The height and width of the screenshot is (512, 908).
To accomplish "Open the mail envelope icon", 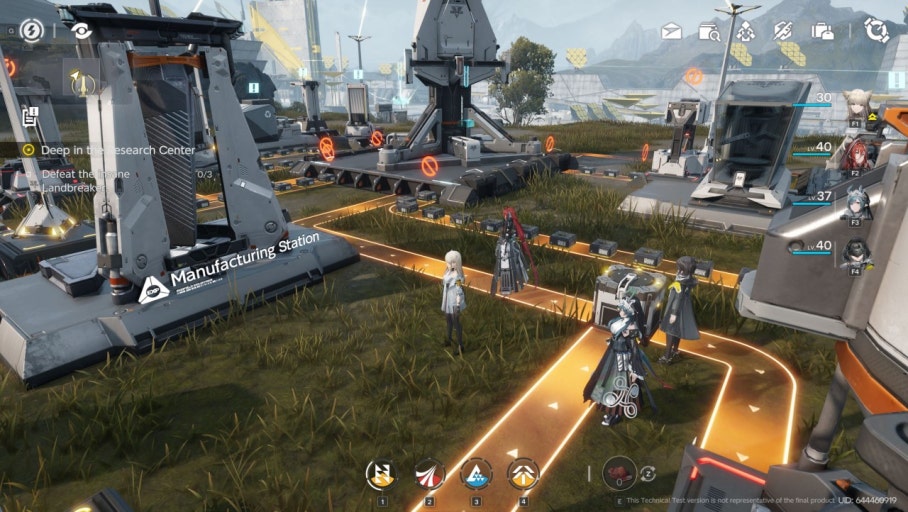I will click(671, 31).
